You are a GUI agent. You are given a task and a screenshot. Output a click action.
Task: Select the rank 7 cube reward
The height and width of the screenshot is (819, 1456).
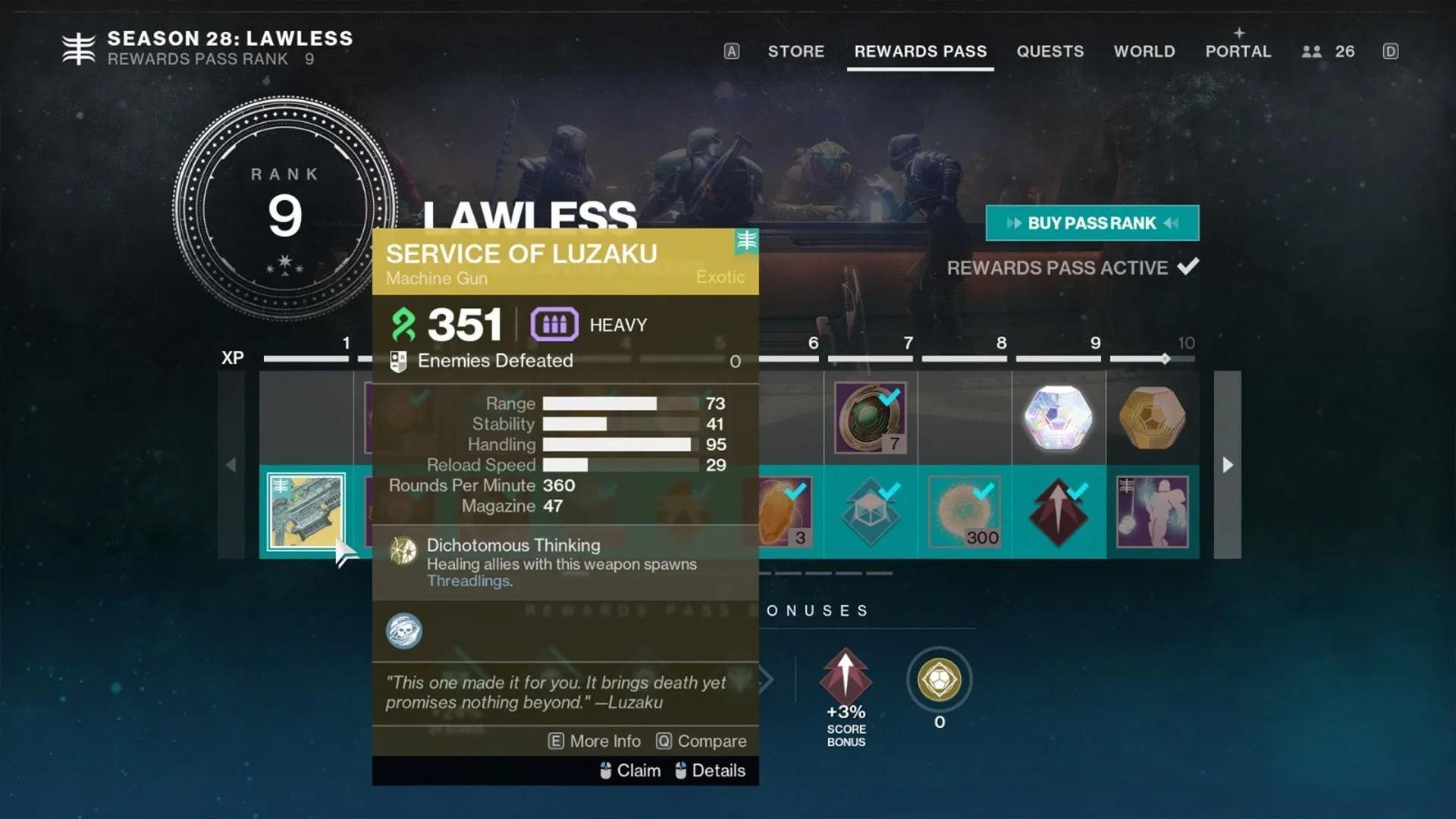tap(870, 512)
